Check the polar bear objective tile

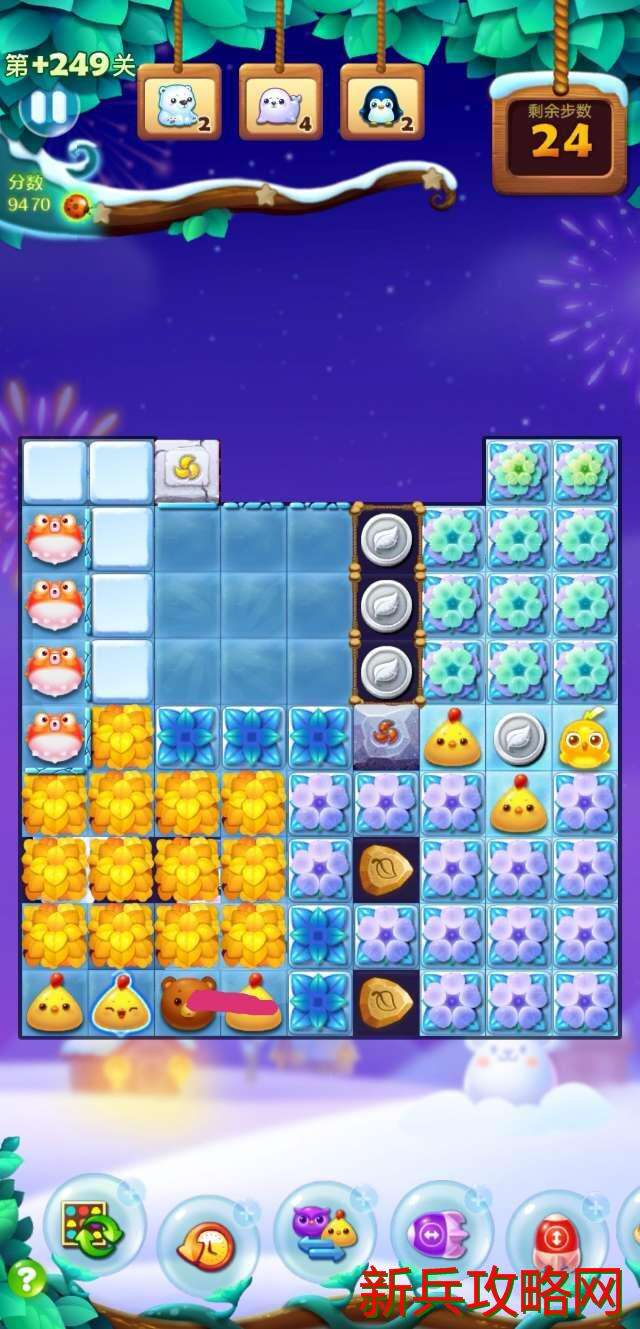click(179, 102)
